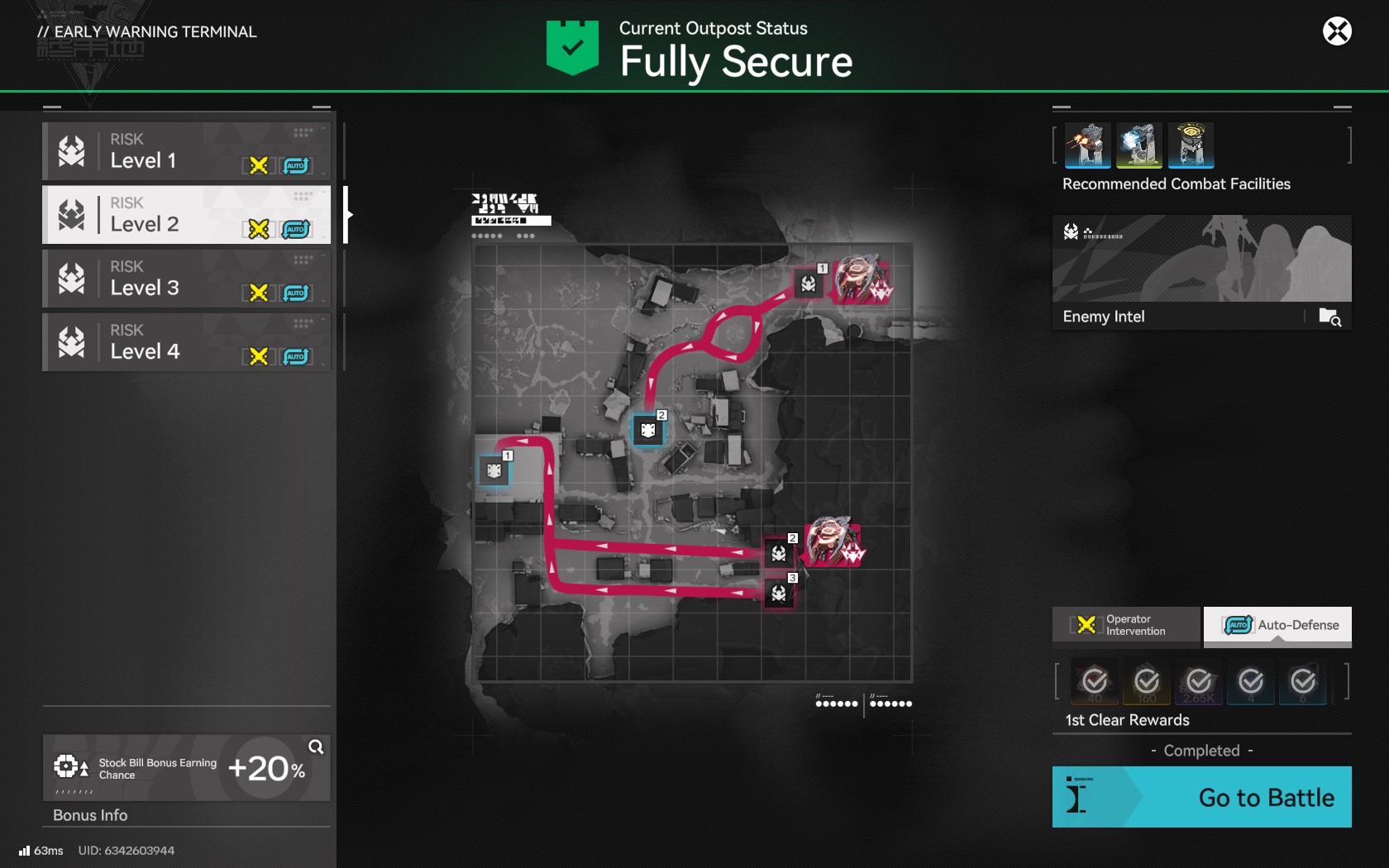Select defense point 1 marker on map
This screenshot has height=868, width=1389.
pyautogui.click(x=494, y=471)
